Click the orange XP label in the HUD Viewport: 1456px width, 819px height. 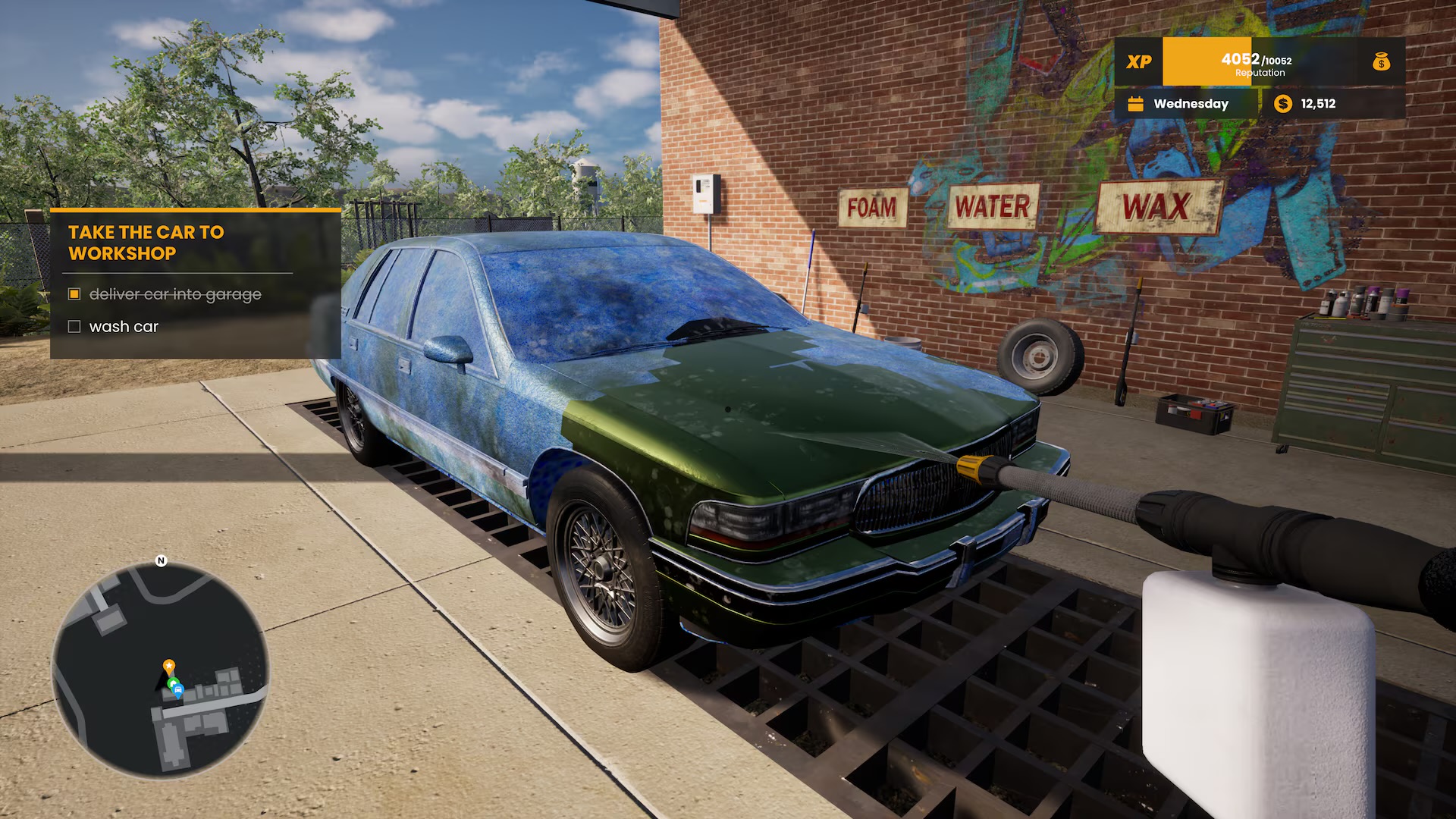pyautogui.click(x=1141, y=61)
